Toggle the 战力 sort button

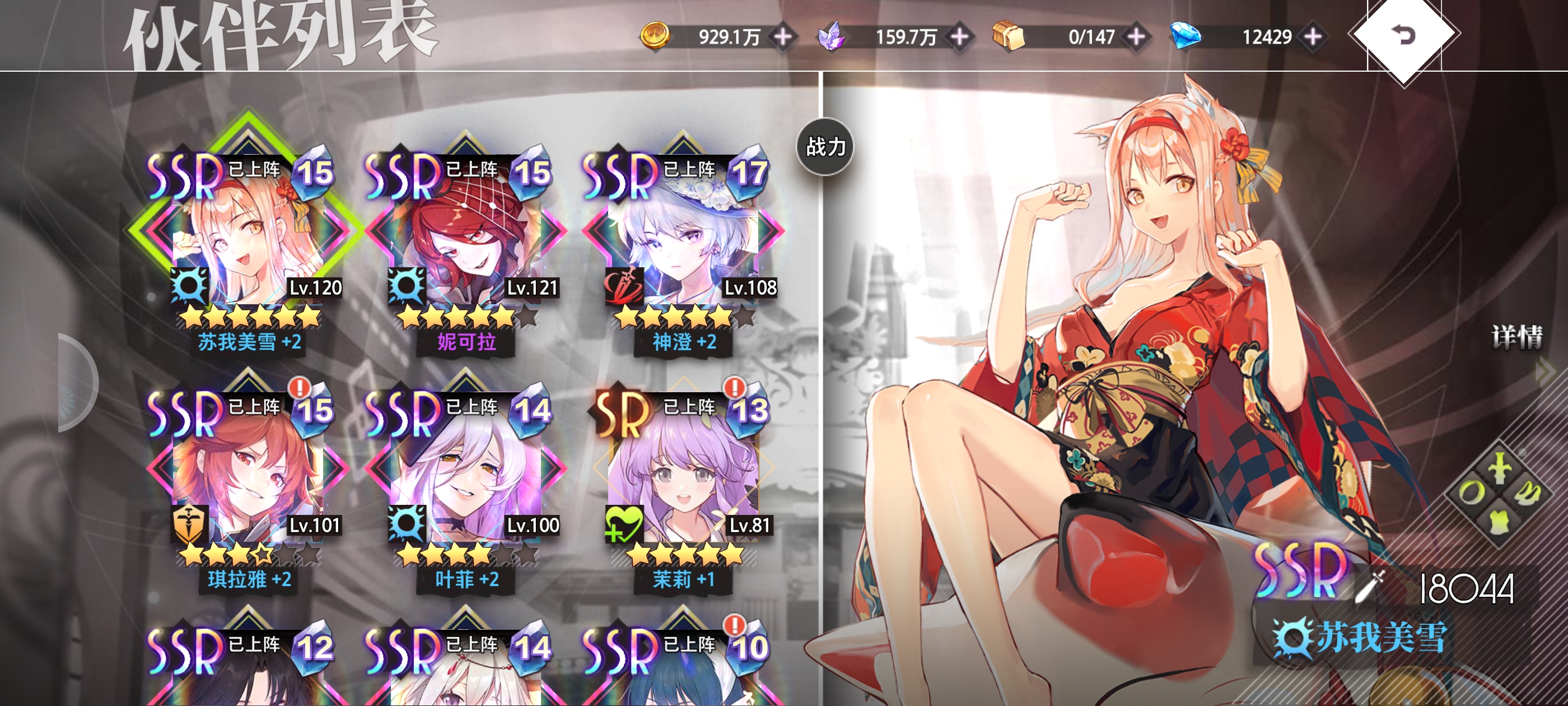[x=825, y=147]
